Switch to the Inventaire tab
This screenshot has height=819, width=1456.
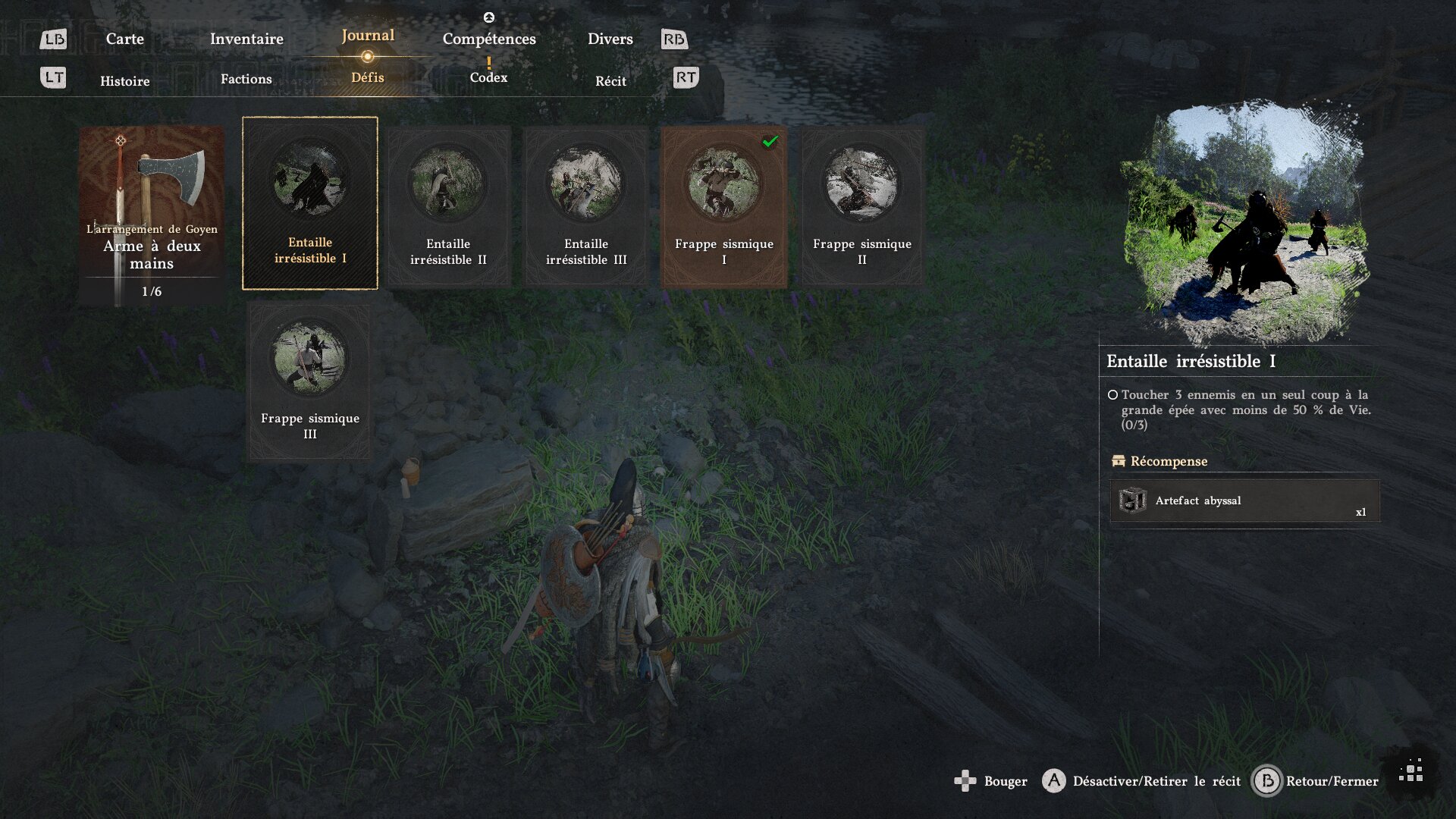246,39
